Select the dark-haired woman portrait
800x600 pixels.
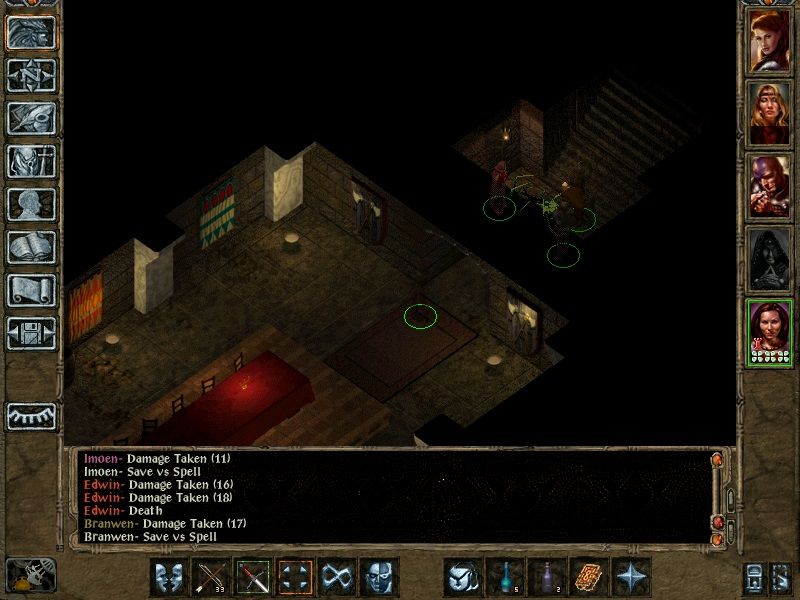point(770,332)
